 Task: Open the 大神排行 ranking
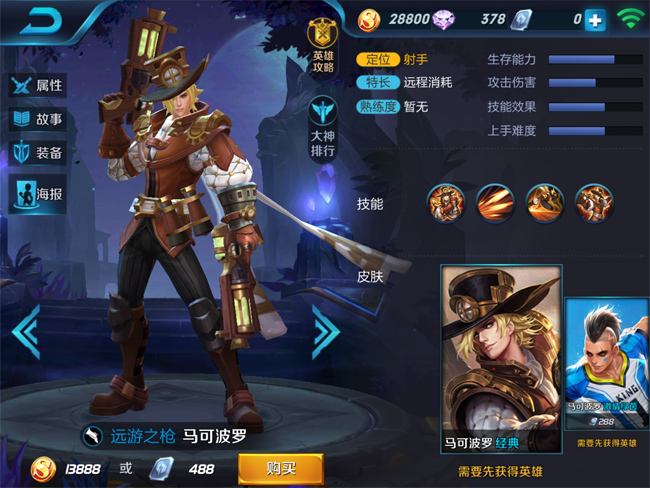point(322,126)
